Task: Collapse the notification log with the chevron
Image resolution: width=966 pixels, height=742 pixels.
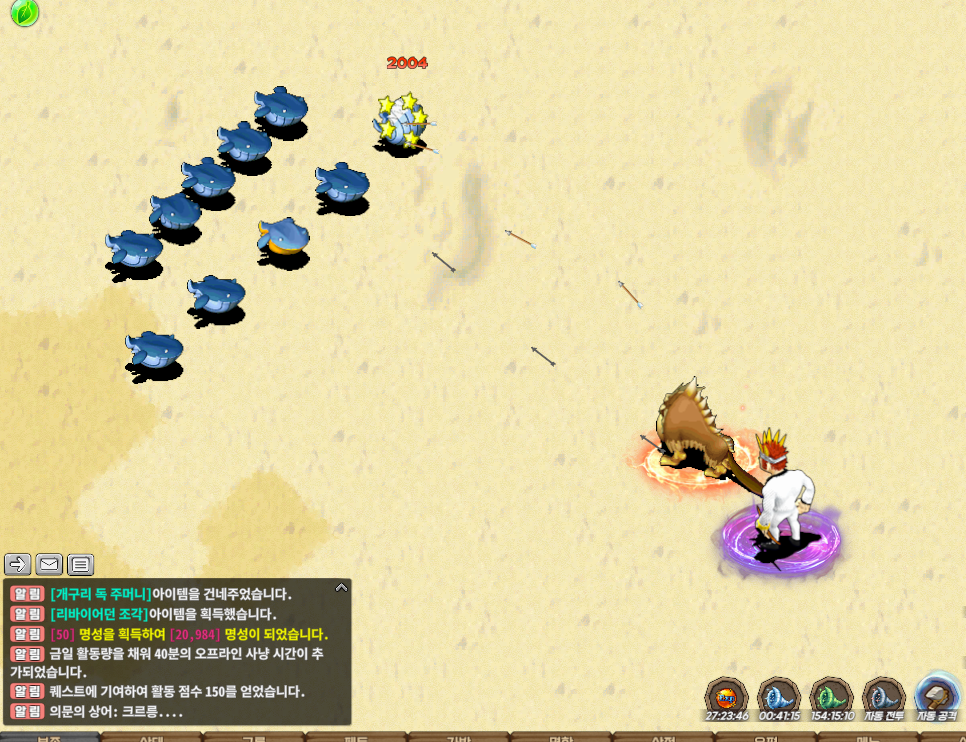Action: pyautogui.click(x=341, y=588)
